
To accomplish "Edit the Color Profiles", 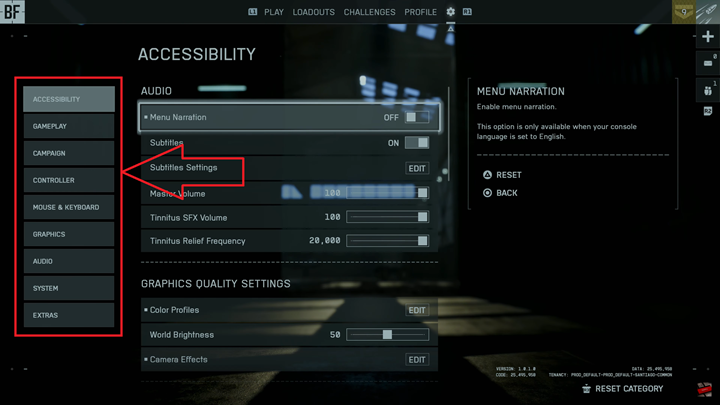I will pyautogui.click(x=417, y=310).
